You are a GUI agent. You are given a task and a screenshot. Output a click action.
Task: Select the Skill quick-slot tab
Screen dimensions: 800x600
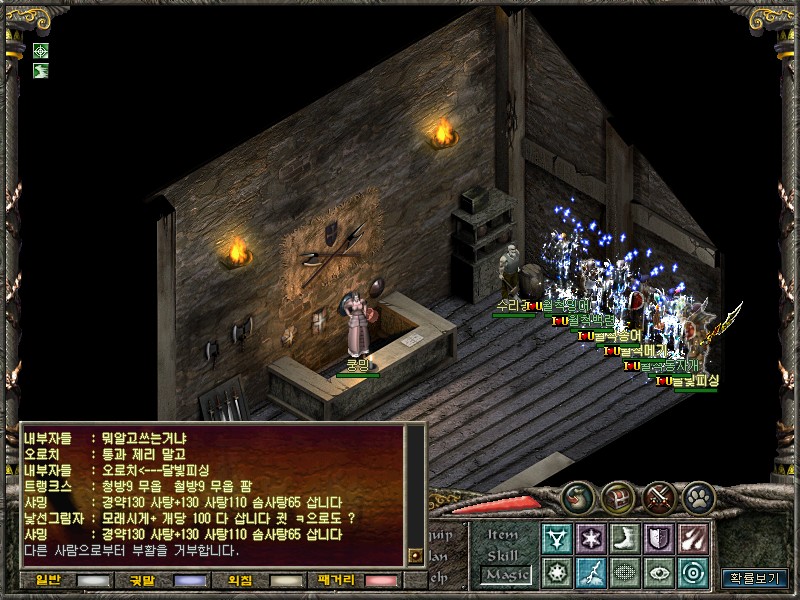(x=503, y=555)
